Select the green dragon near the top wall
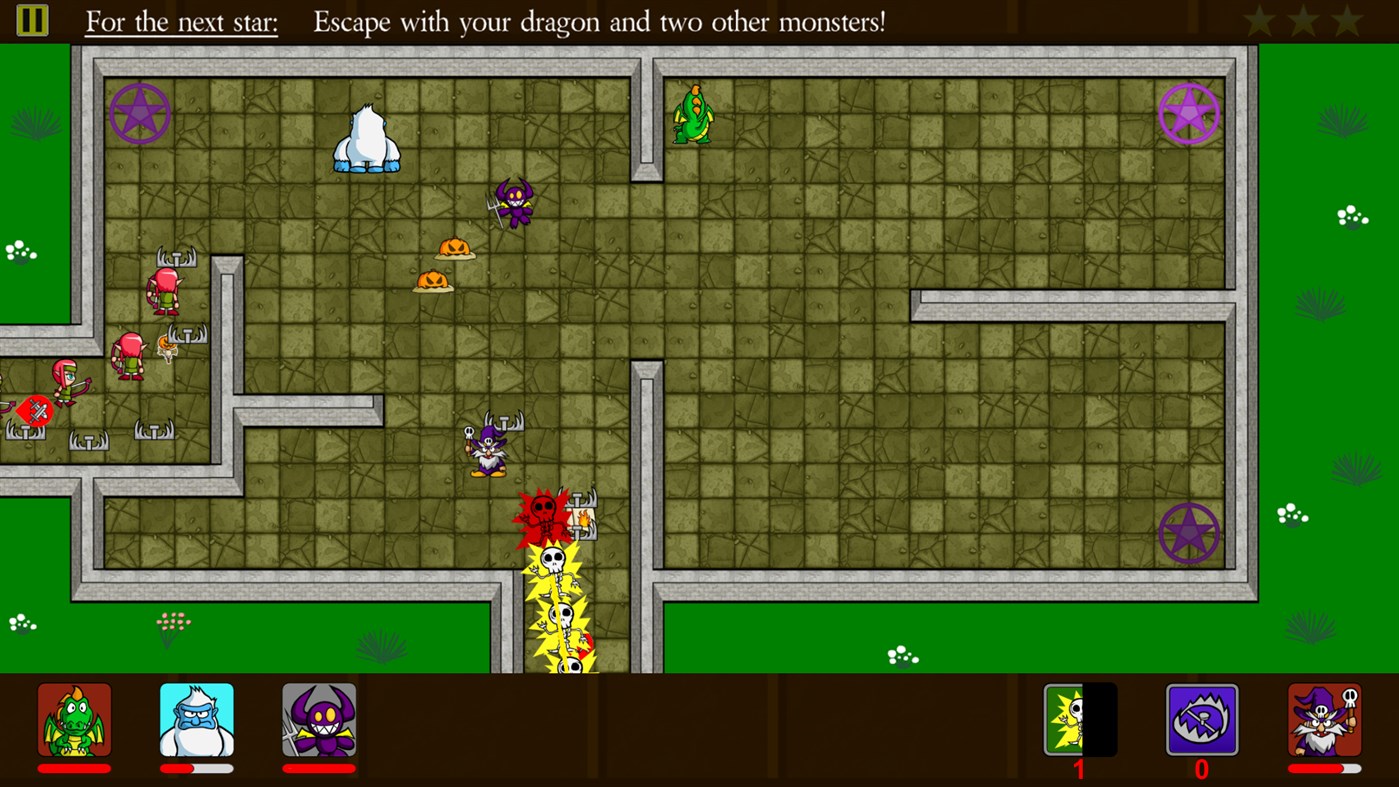 (694, 115)
